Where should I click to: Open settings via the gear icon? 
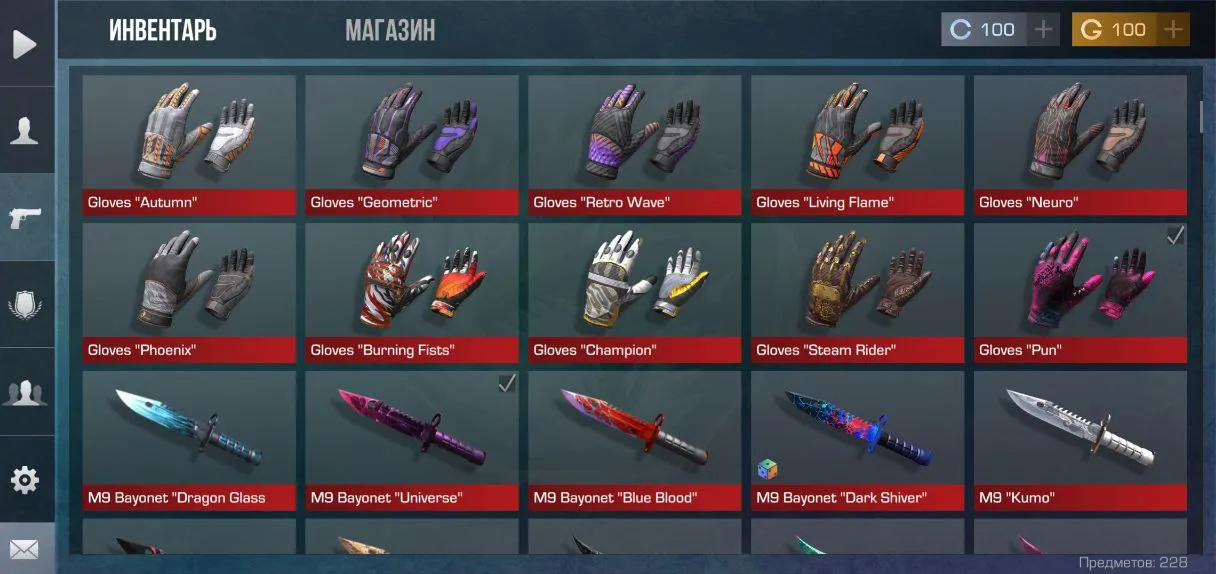(x=25, y=480)
